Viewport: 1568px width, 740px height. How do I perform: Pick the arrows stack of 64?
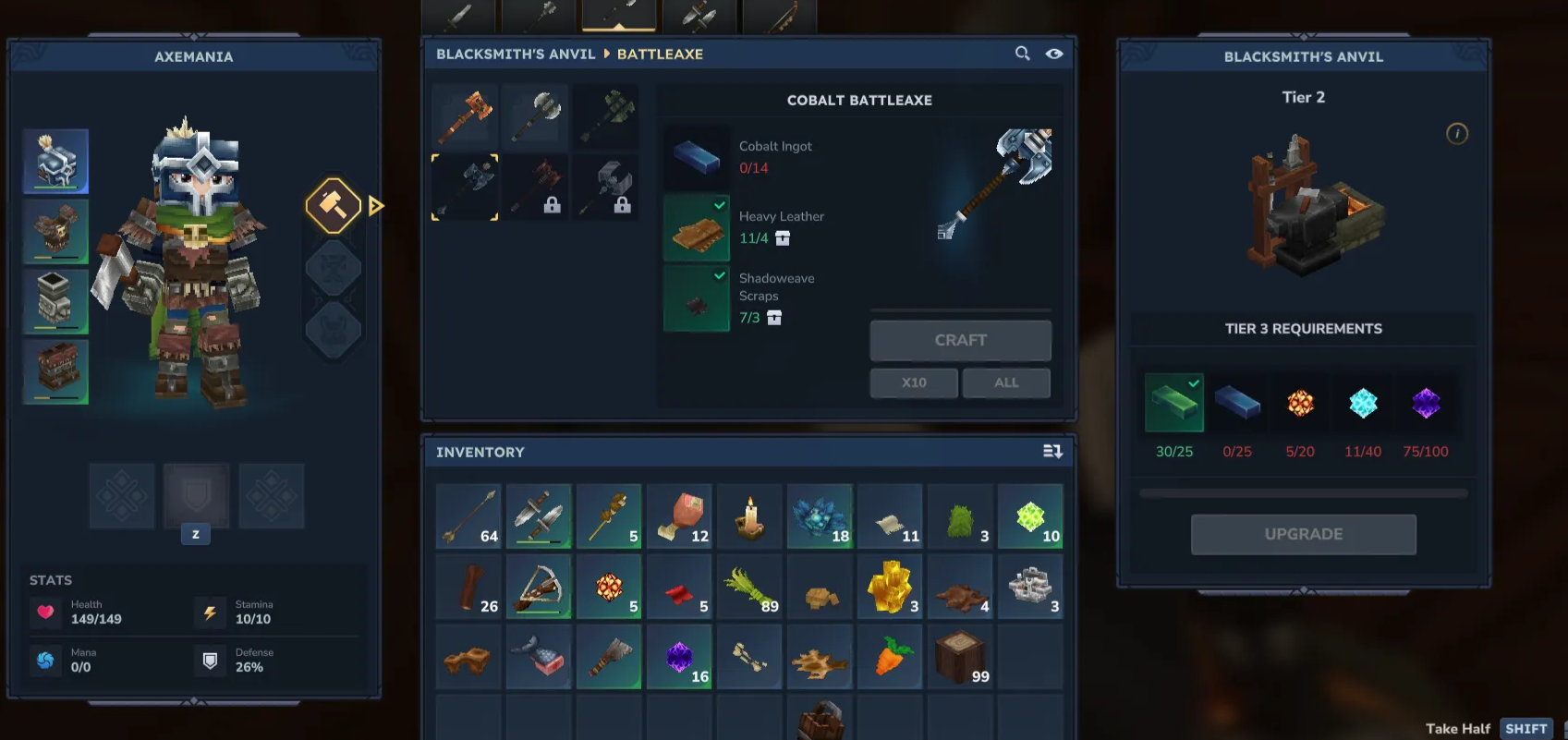point(468,516)
